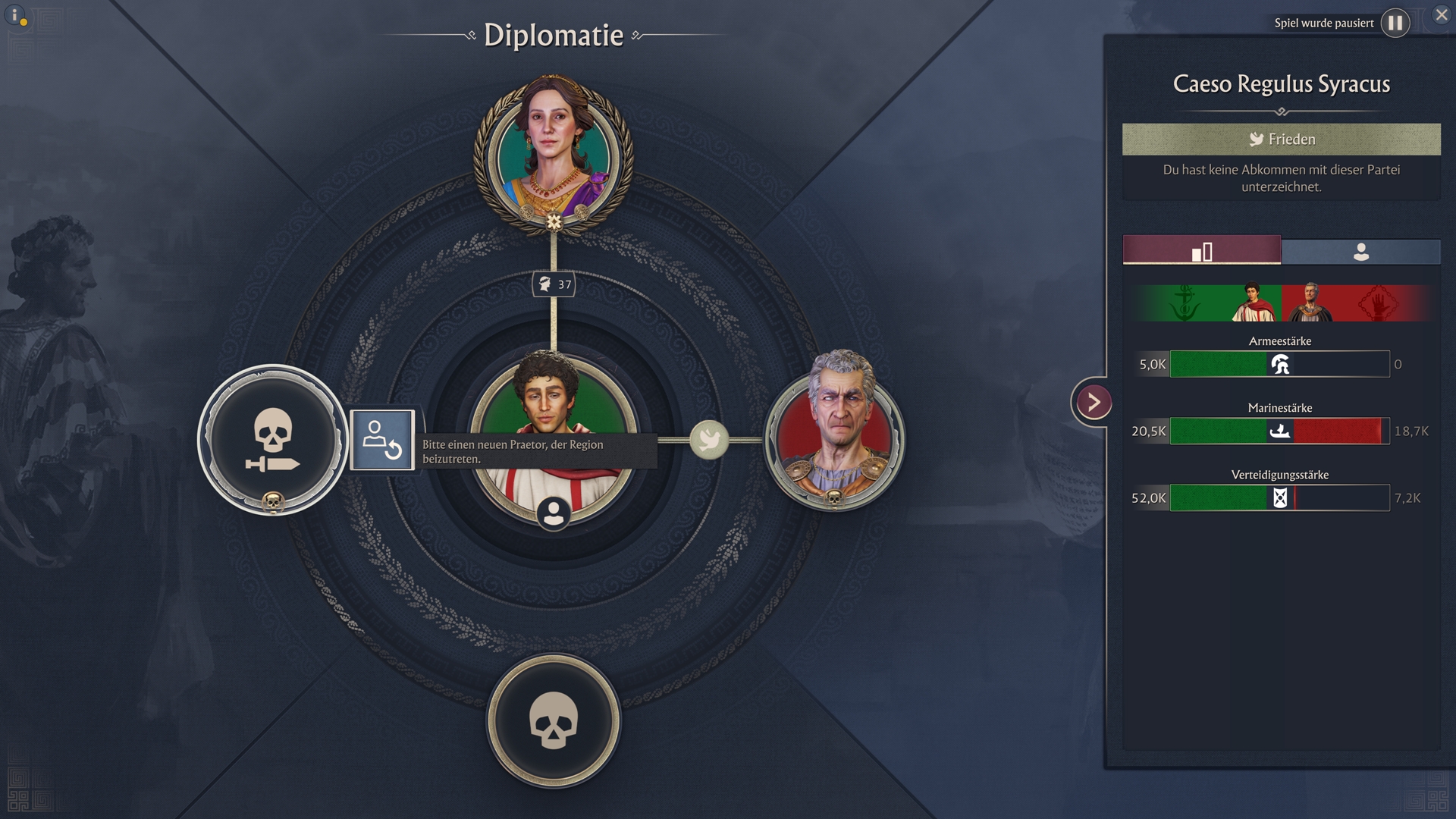The image size is (1456, 819).
Task: Open the info icon in the corner
Action: [x=15, y=15]
